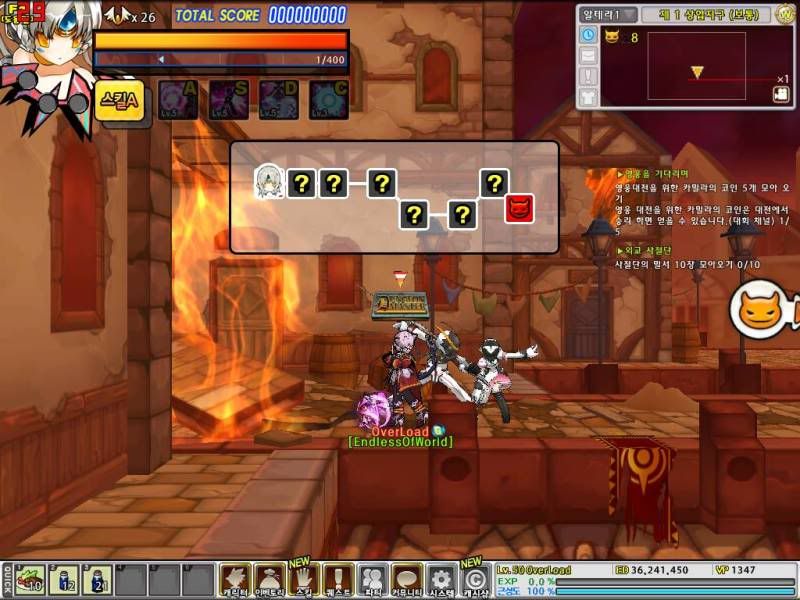Select the red demon boss room on the dungeon map

click(520, 209)
